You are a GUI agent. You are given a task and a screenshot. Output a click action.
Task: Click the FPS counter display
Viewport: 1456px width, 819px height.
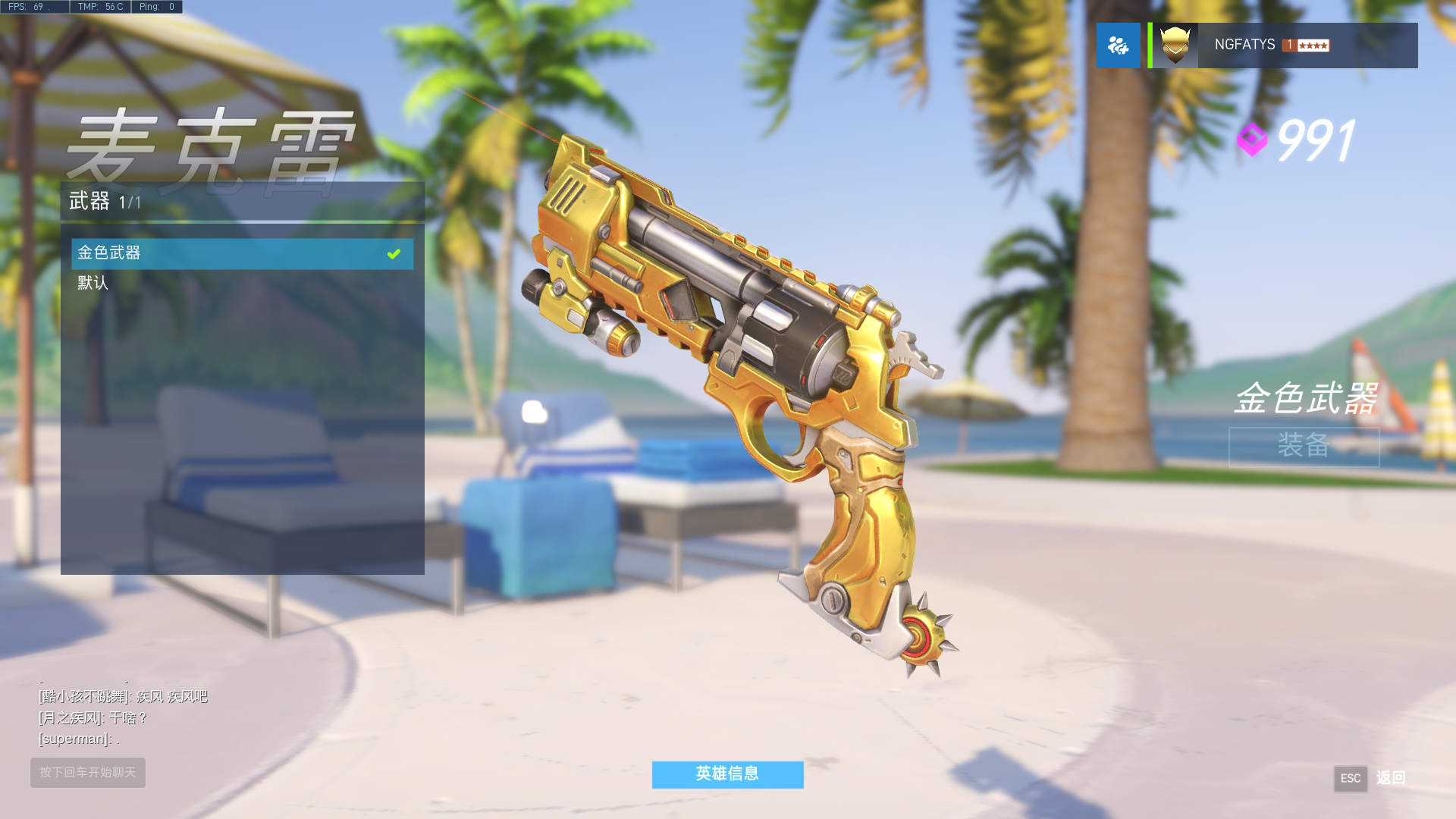tap(33, 6)
